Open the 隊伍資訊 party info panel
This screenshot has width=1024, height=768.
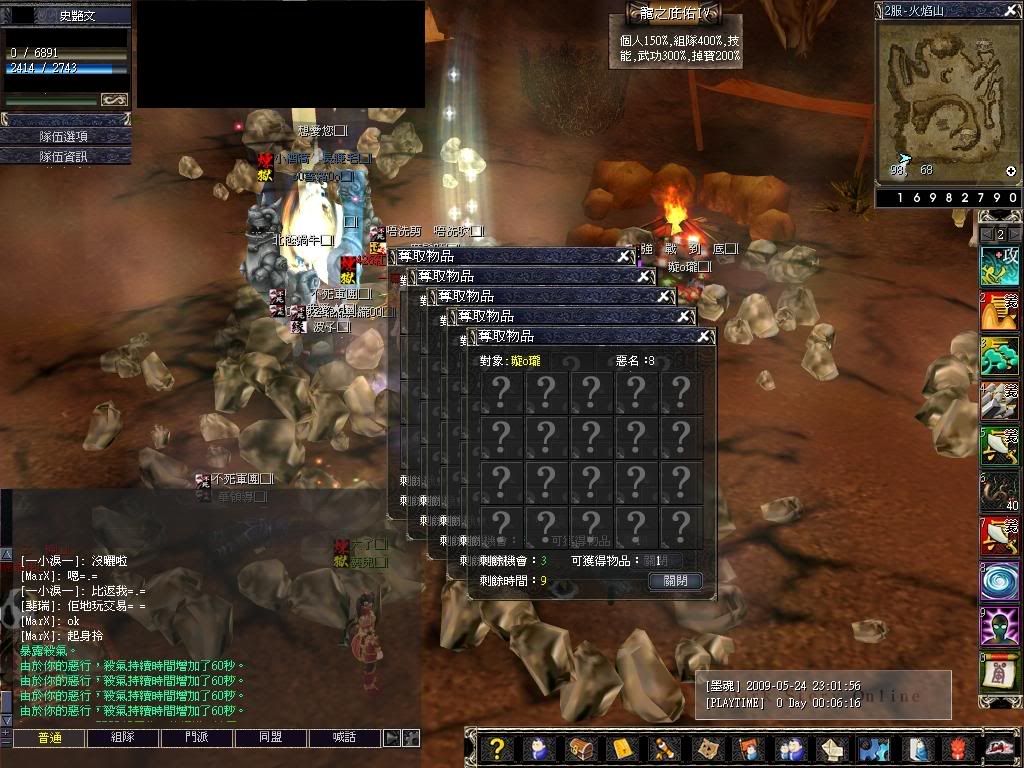coord(65,156)
